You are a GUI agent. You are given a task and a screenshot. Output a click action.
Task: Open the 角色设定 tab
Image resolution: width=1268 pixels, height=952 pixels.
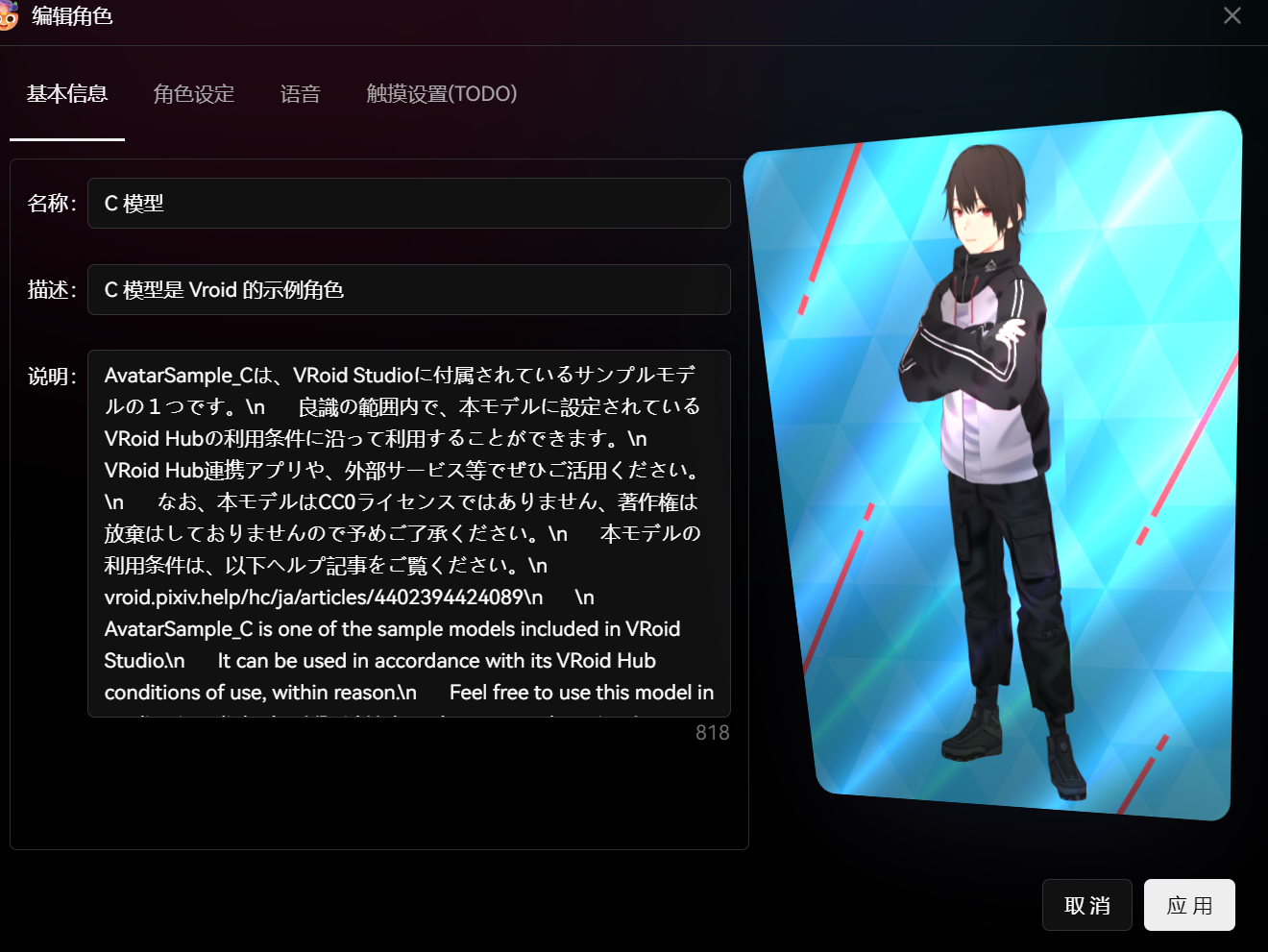tap(193, 93)
